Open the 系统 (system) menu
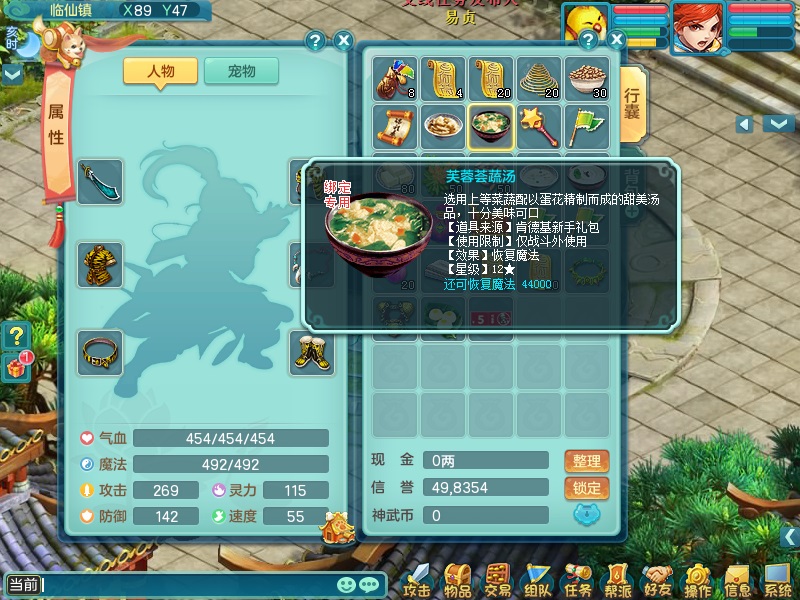 (x=777, y=580)
